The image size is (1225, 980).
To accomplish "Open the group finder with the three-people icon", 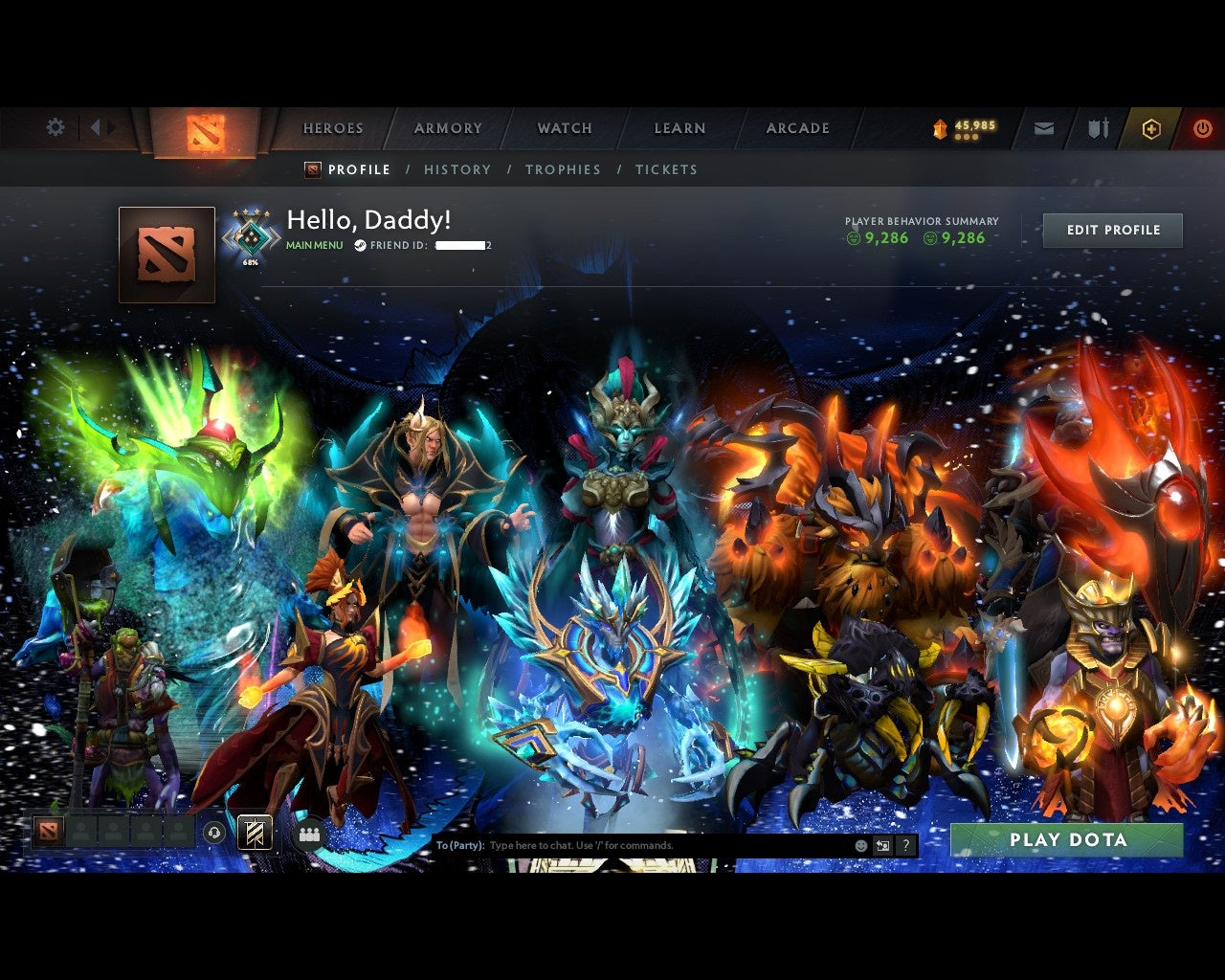I will [309, 834].
